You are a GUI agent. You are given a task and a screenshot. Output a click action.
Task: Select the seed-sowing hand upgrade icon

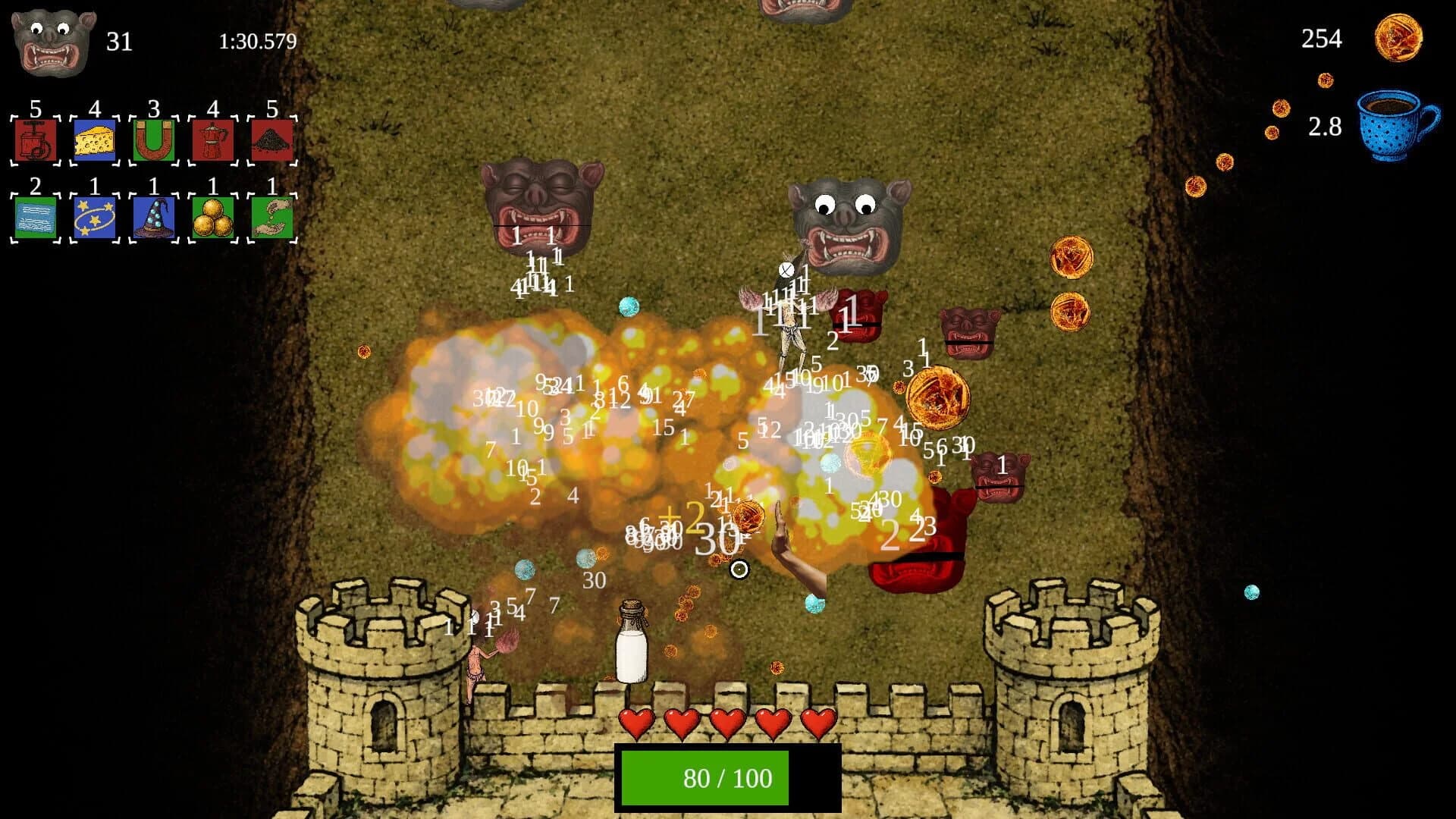click(x=271, y=213)
